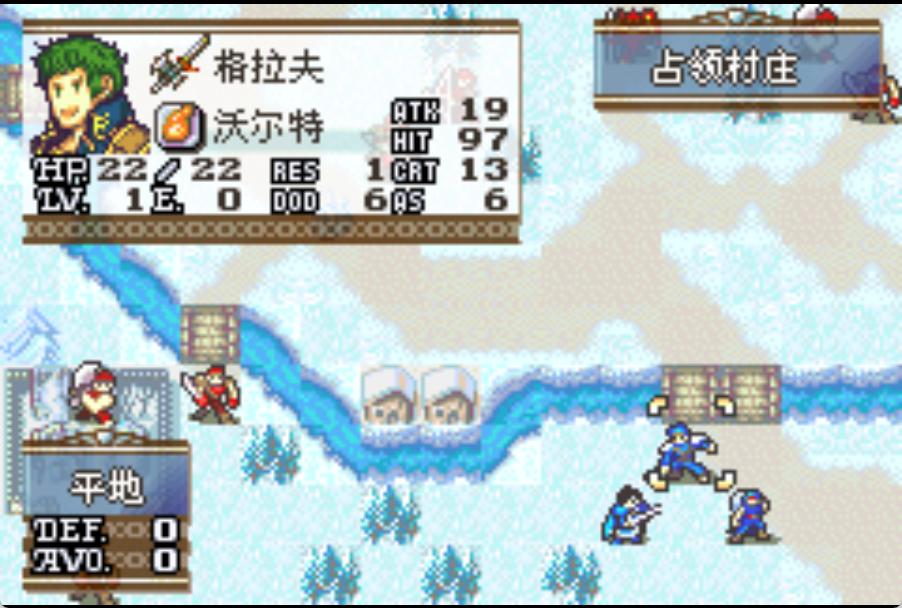Select the axe weapon icon beside 格拉夫
The height and width of the screenshot is (608, 902).
pyautogui.click(x=180, y=63)
